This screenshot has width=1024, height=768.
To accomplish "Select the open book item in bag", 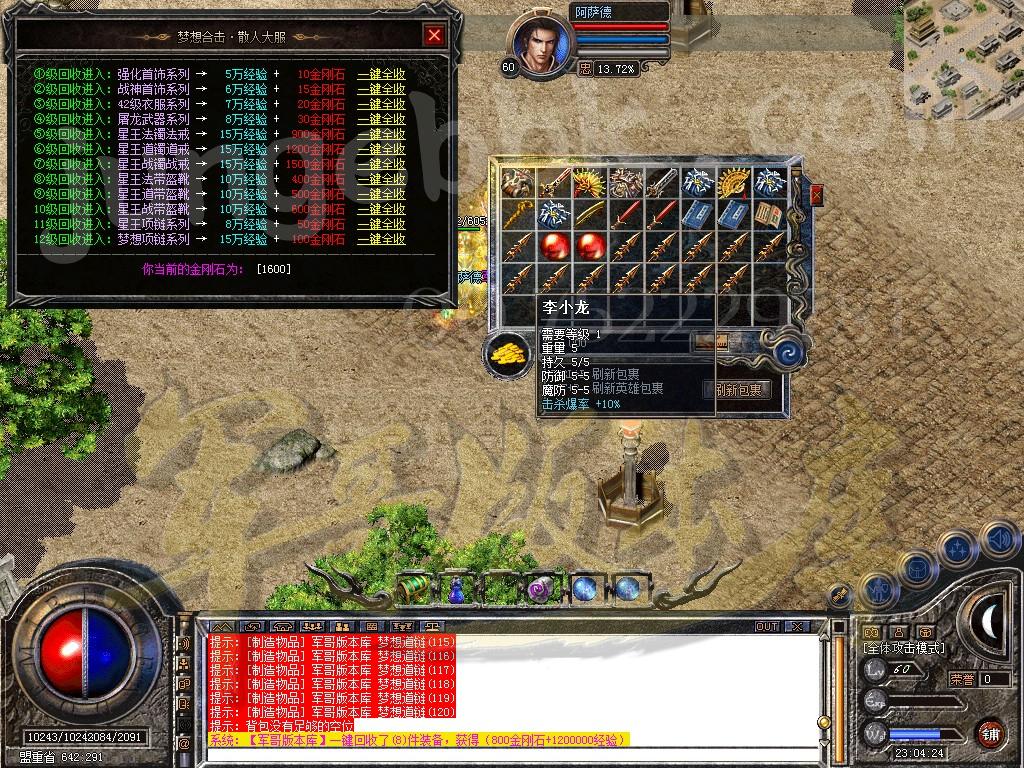I will pyautogui.click(x=770, y=213).
